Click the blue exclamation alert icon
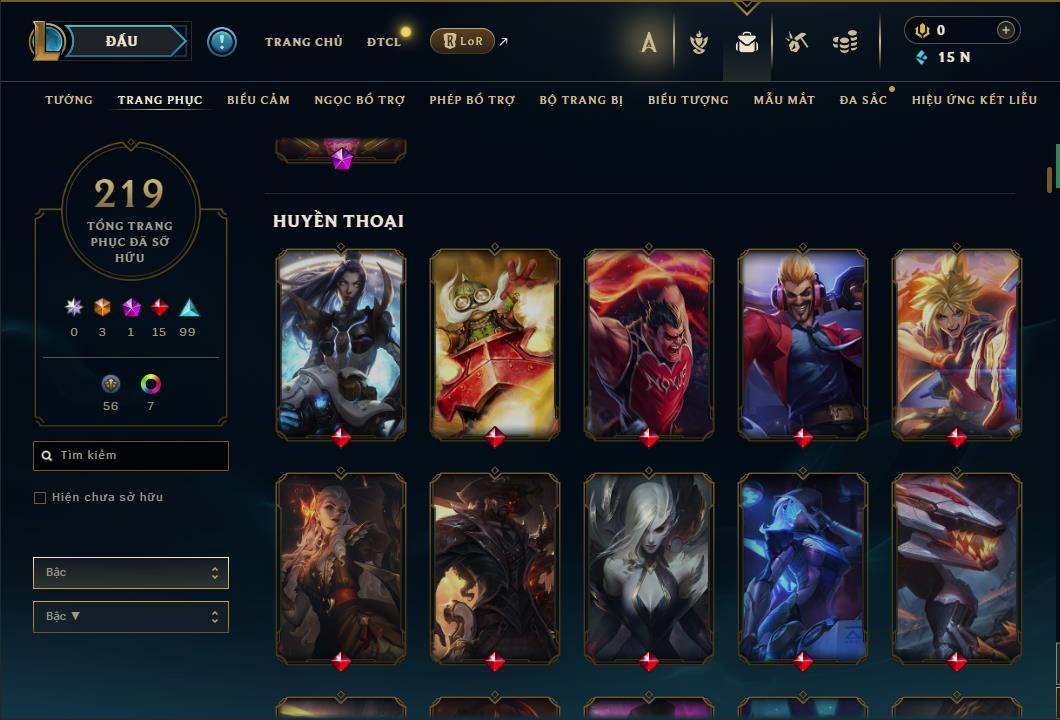1060x720 pixels. click(221, 41)
